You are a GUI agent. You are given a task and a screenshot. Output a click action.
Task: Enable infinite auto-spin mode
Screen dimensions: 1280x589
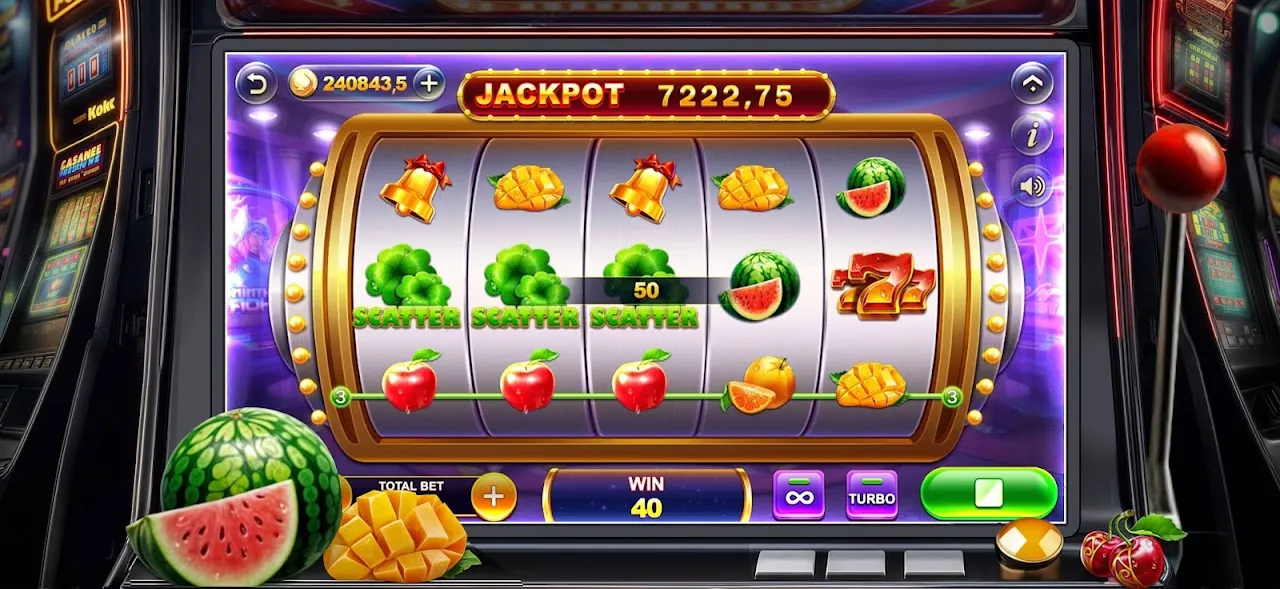tap(799, 495)
